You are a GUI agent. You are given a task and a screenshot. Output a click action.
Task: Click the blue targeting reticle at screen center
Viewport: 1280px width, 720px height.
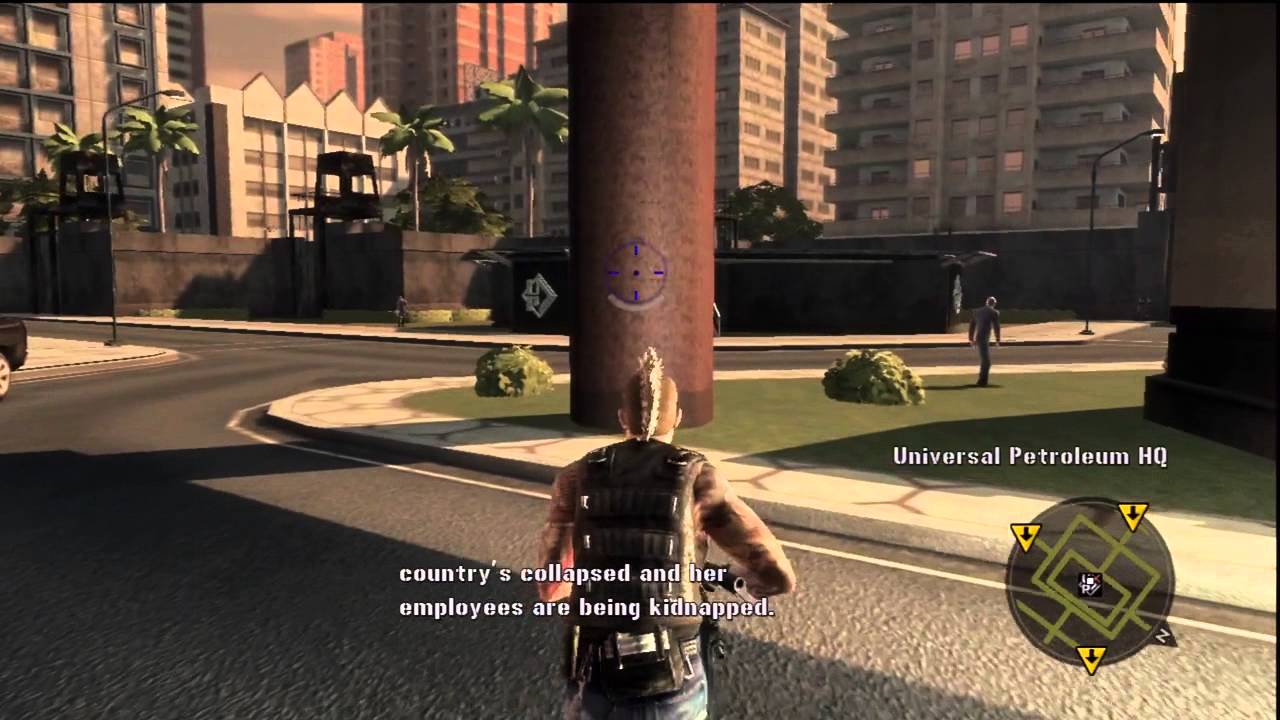point(634,272)
